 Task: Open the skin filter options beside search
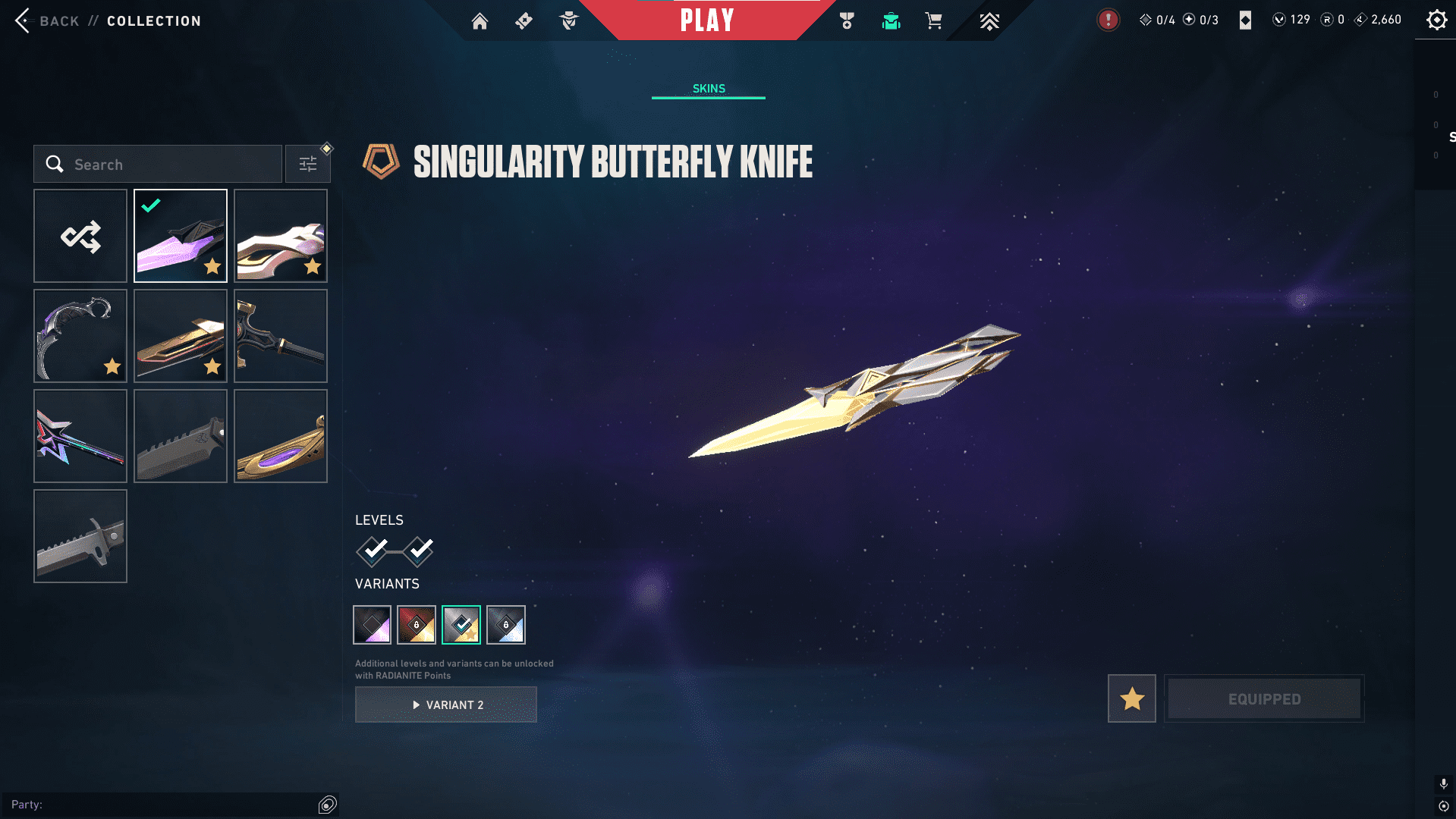308,163
